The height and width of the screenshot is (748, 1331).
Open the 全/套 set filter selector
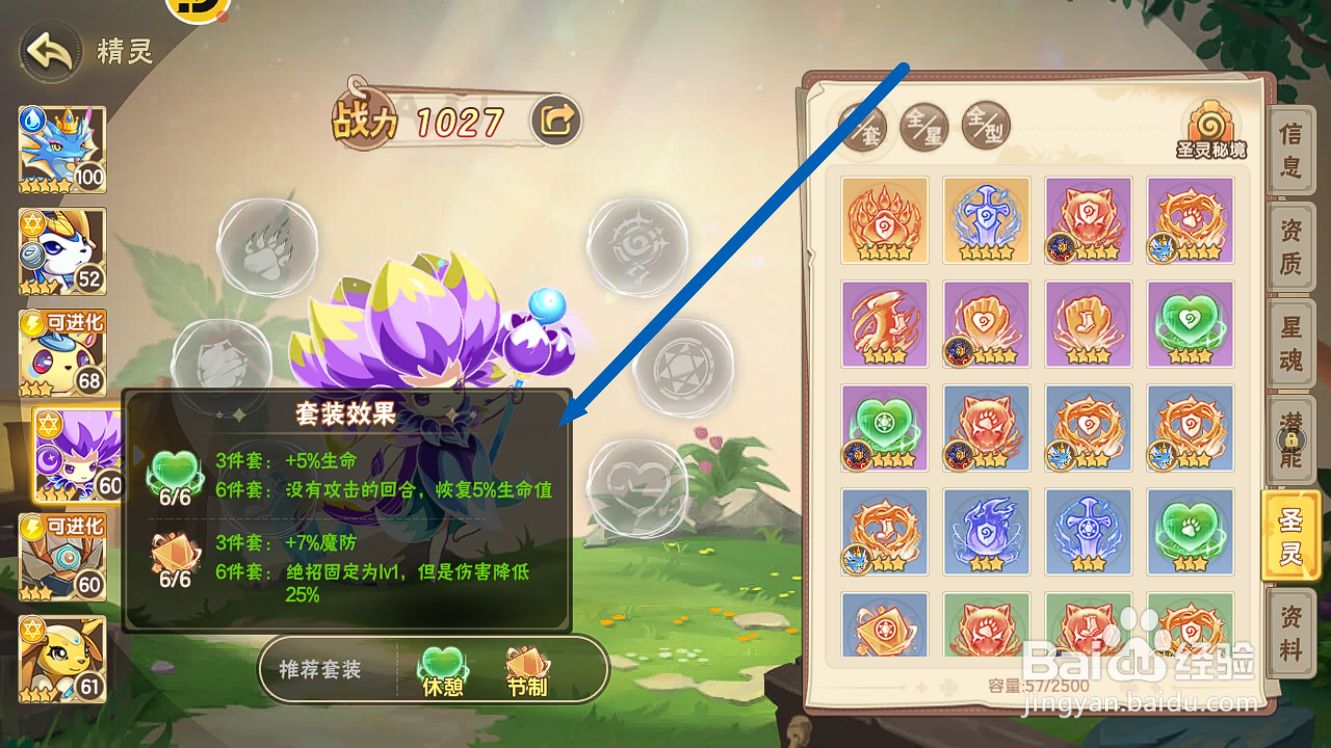click(862, 125)
